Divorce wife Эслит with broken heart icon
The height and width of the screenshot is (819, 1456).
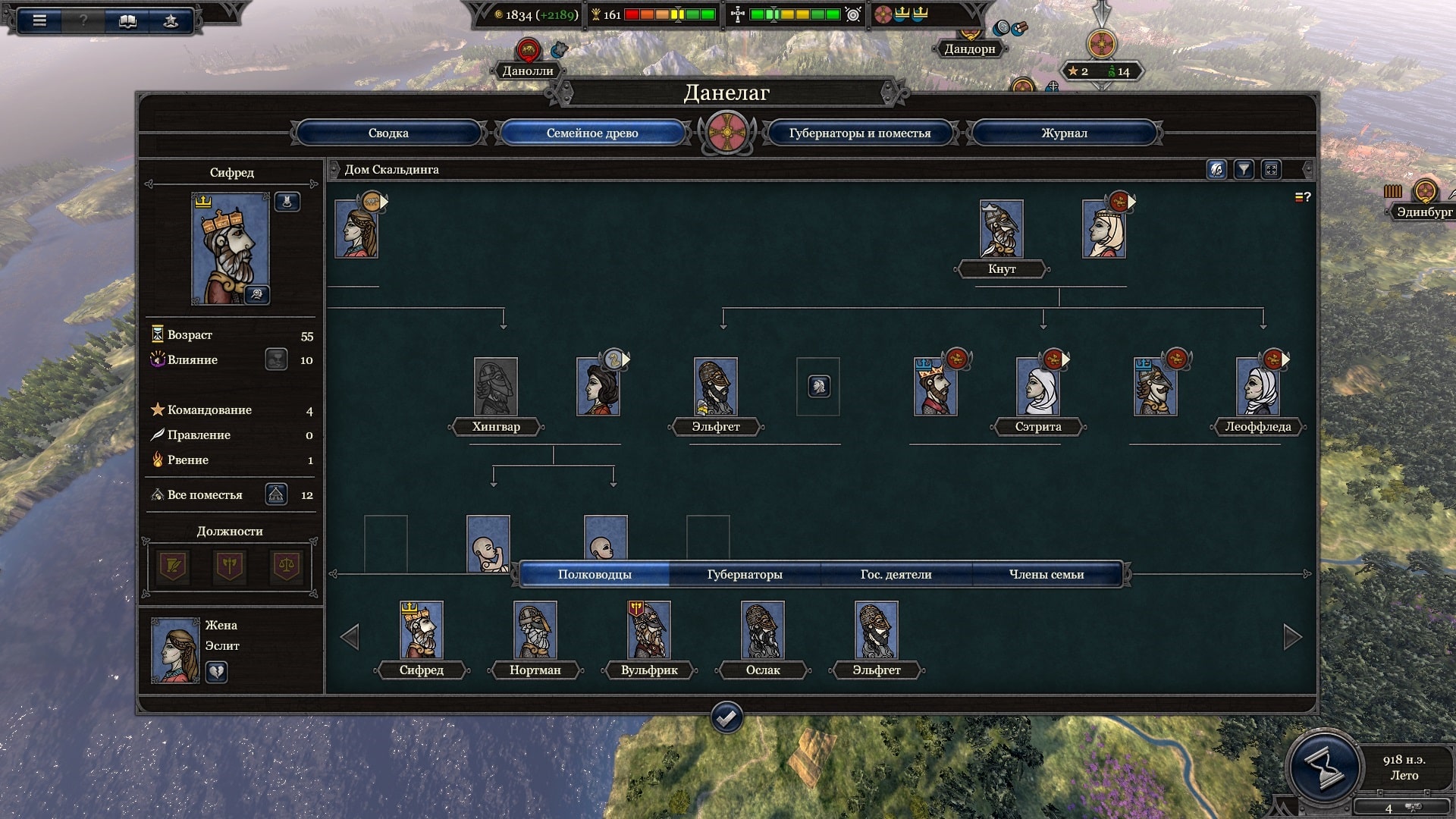(x=217, y=672)
